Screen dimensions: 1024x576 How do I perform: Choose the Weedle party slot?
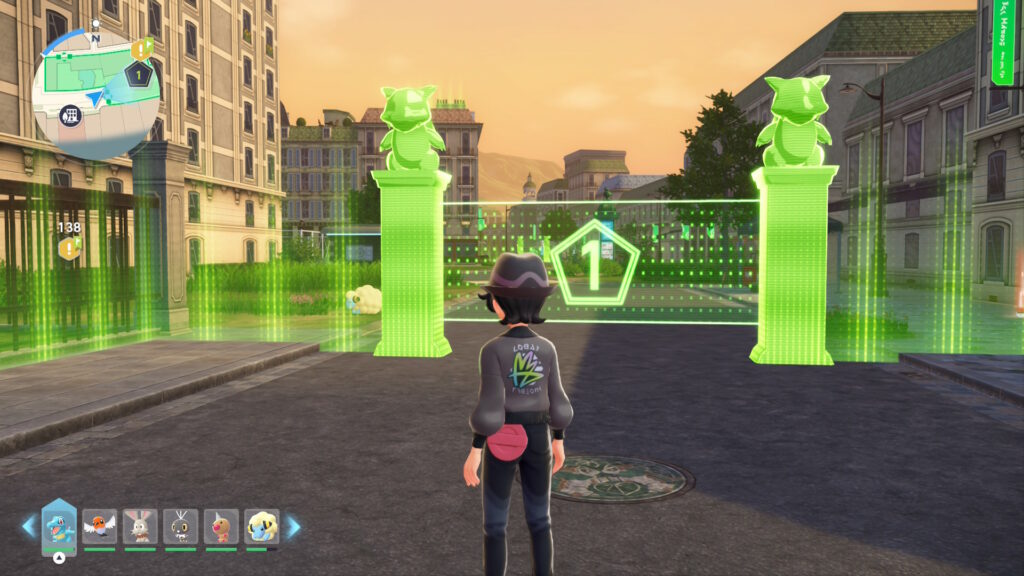click(221, 526)
